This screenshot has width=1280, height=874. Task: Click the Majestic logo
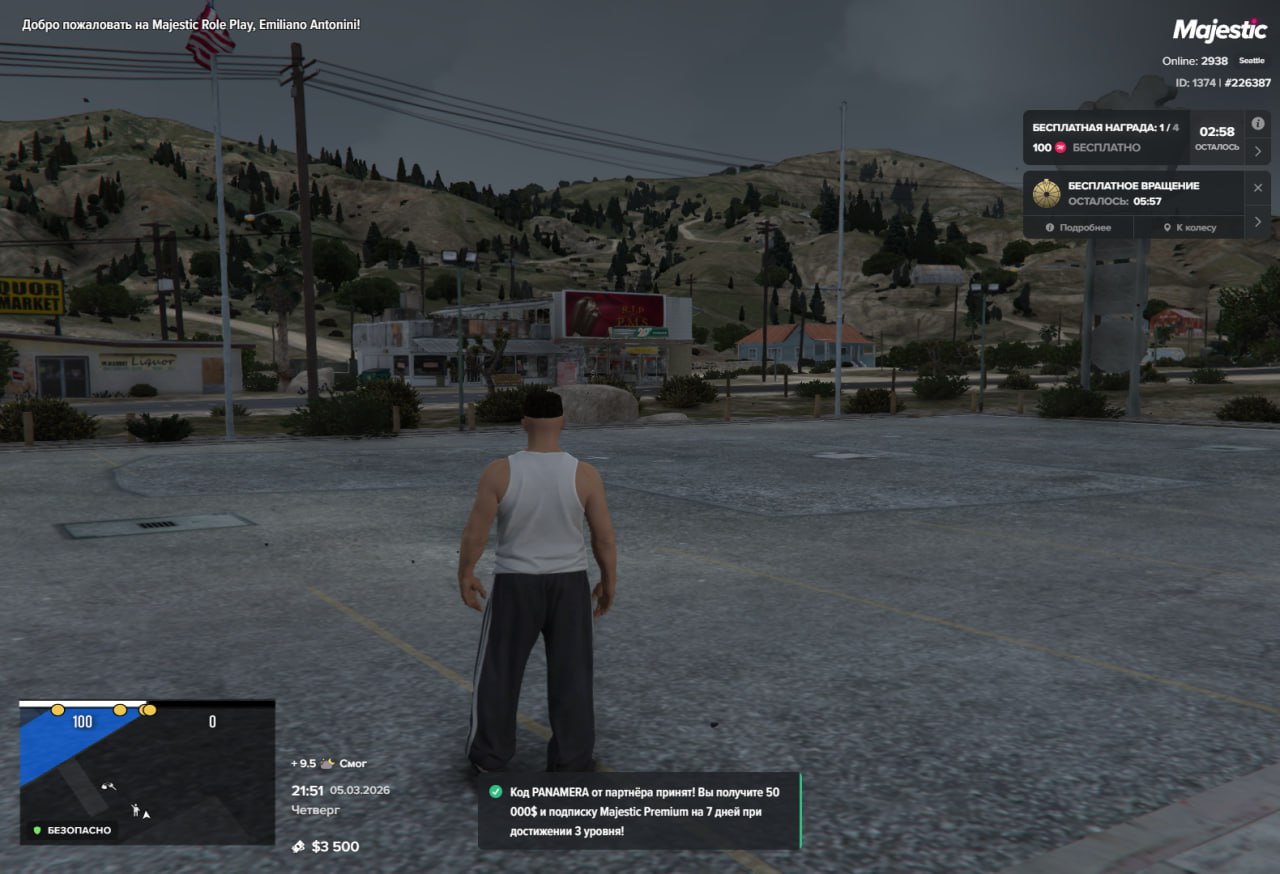pyautogui.click(x=1219, y=30)
